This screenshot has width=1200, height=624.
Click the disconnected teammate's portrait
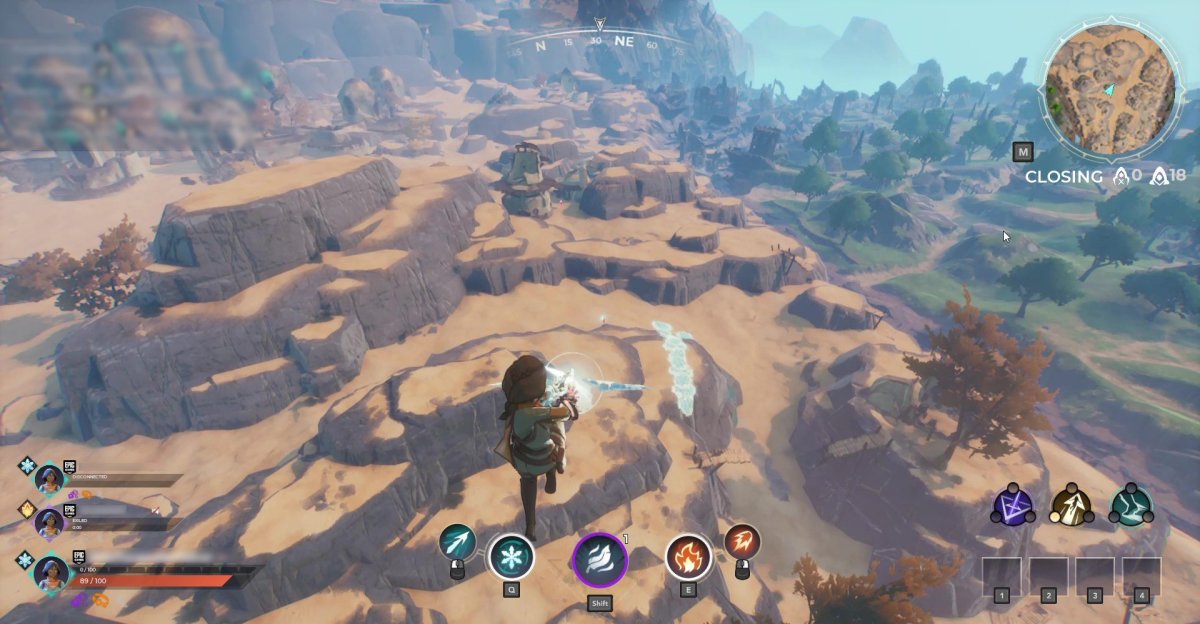point(49,479)
